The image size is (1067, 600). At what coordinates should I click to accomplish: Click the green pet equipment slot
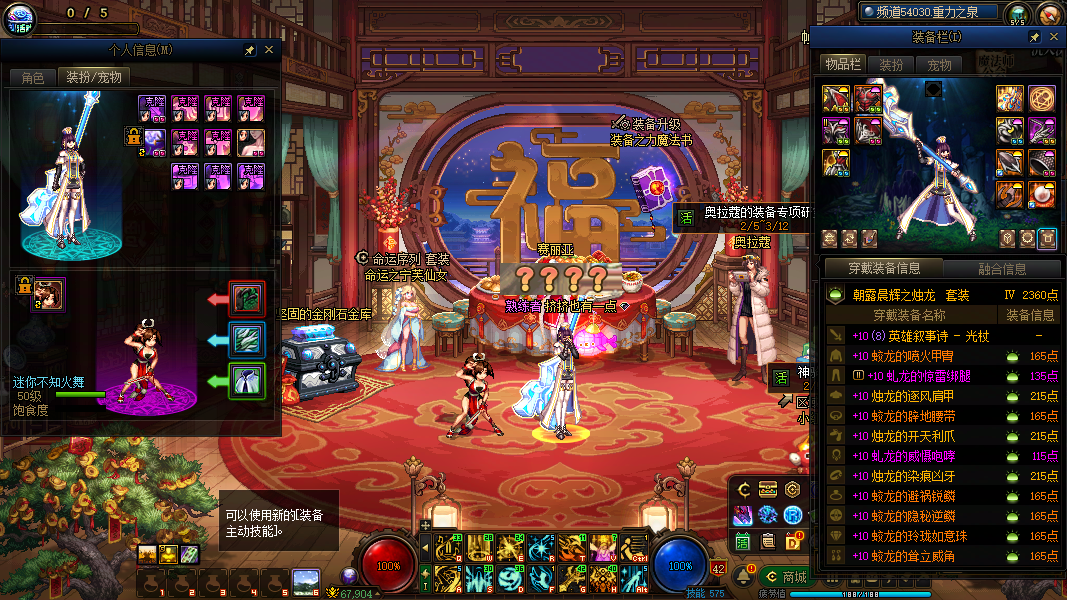pos(247,382)
